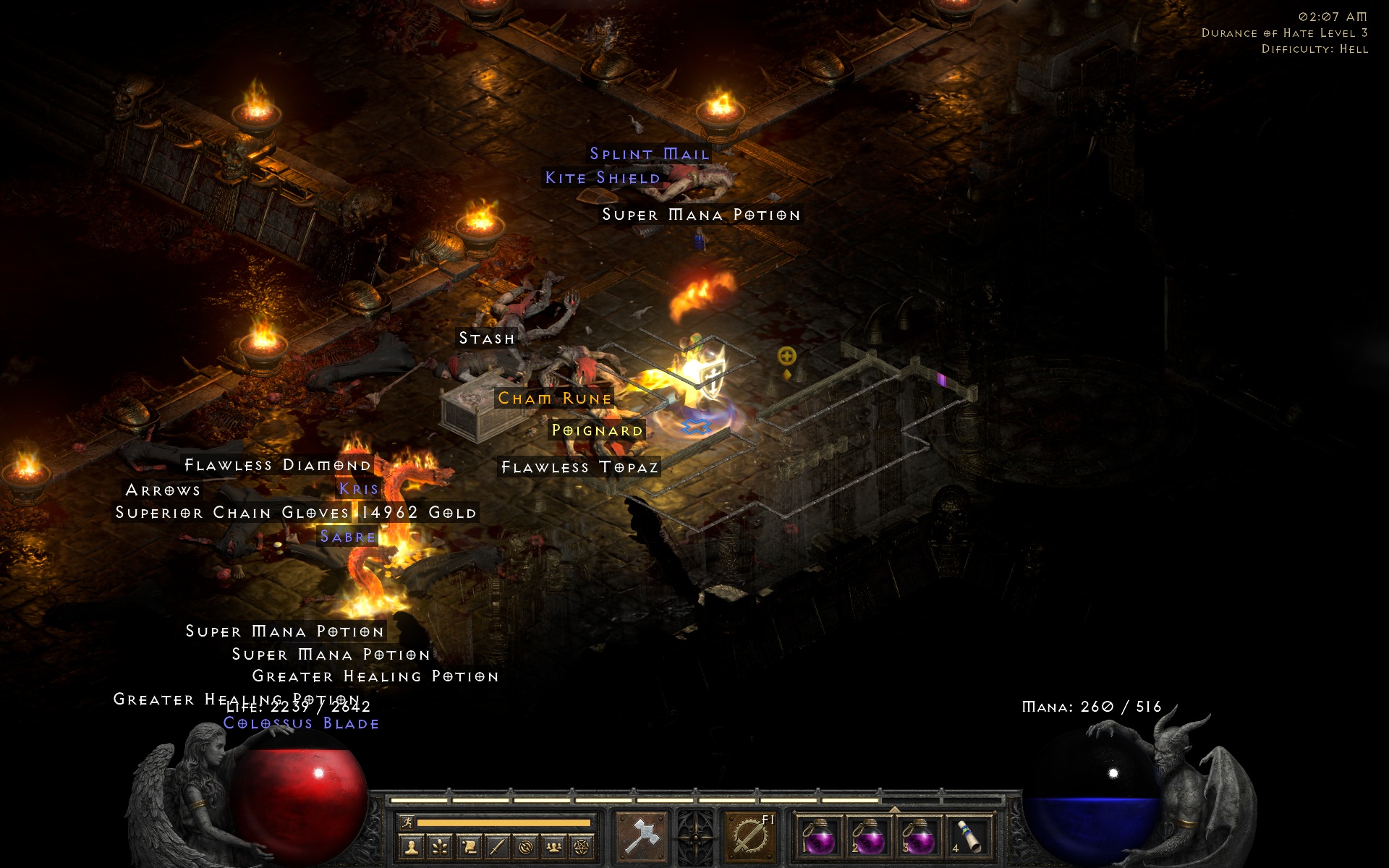Pick up the 14962 Gold label
Viewport: 1389px width, 868px height.
tap(418, 513)
